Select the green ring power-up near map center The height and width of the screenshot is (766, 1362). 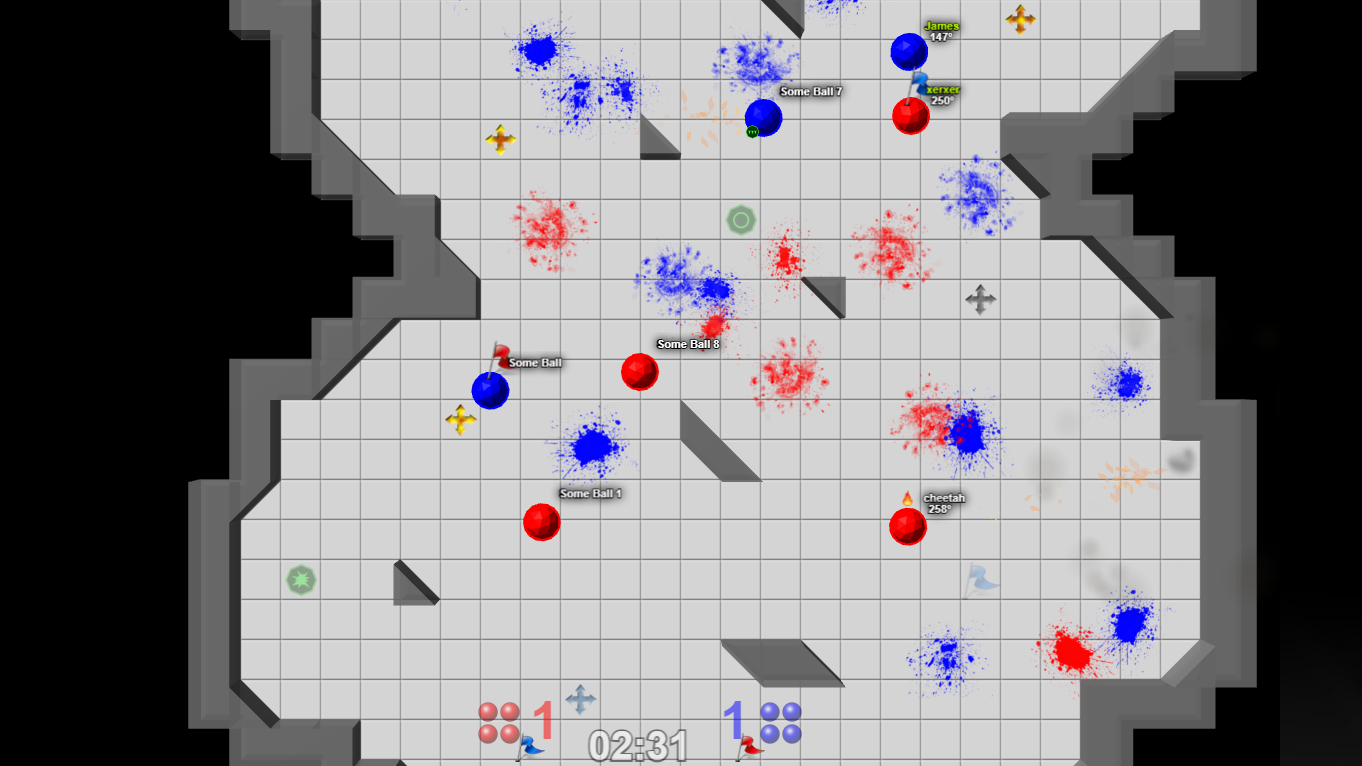coord(740,219)
